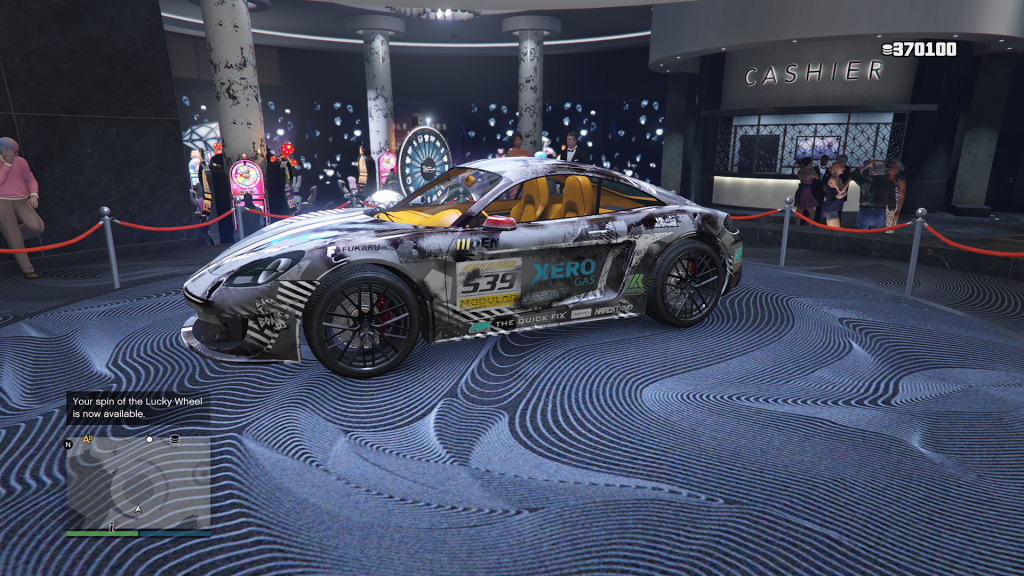Image resolution: width=1024 pixels, height=576 pixels.
Task: Click the info 'i' blip on minimap
Action: tap(112, 525)
